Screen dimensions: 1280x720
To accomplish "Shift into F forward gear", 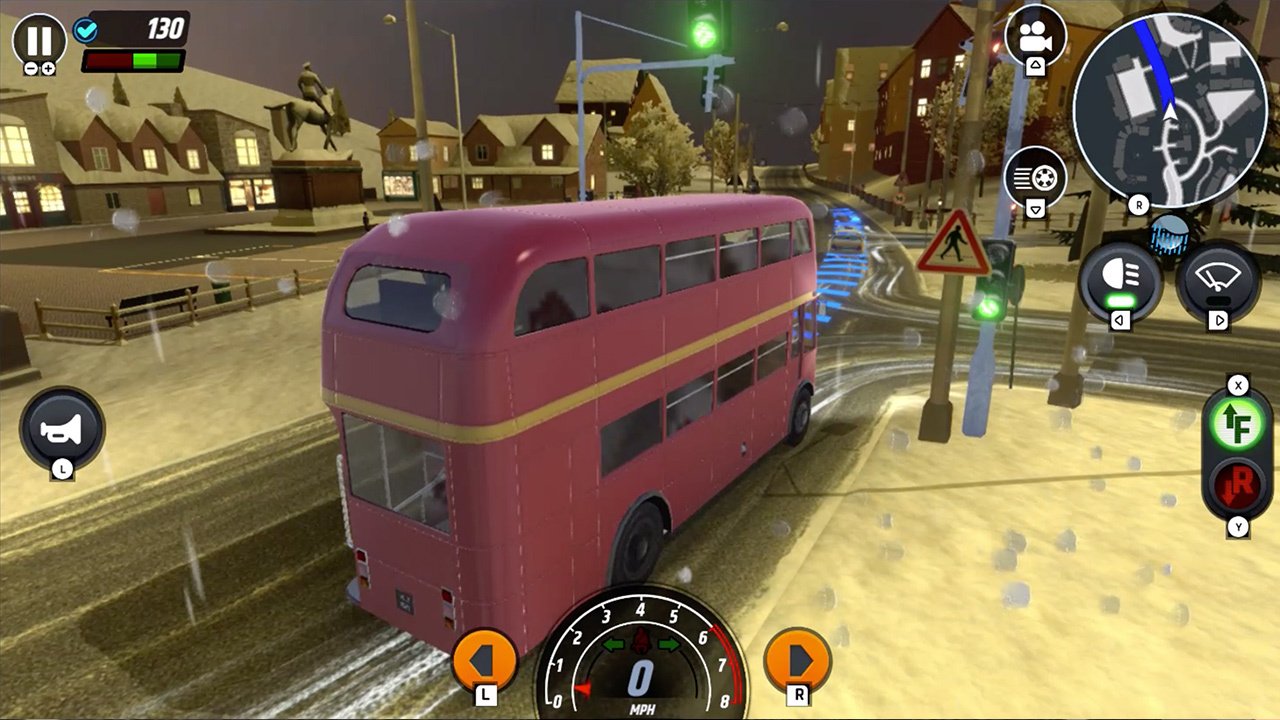I will click(1238, 424).
